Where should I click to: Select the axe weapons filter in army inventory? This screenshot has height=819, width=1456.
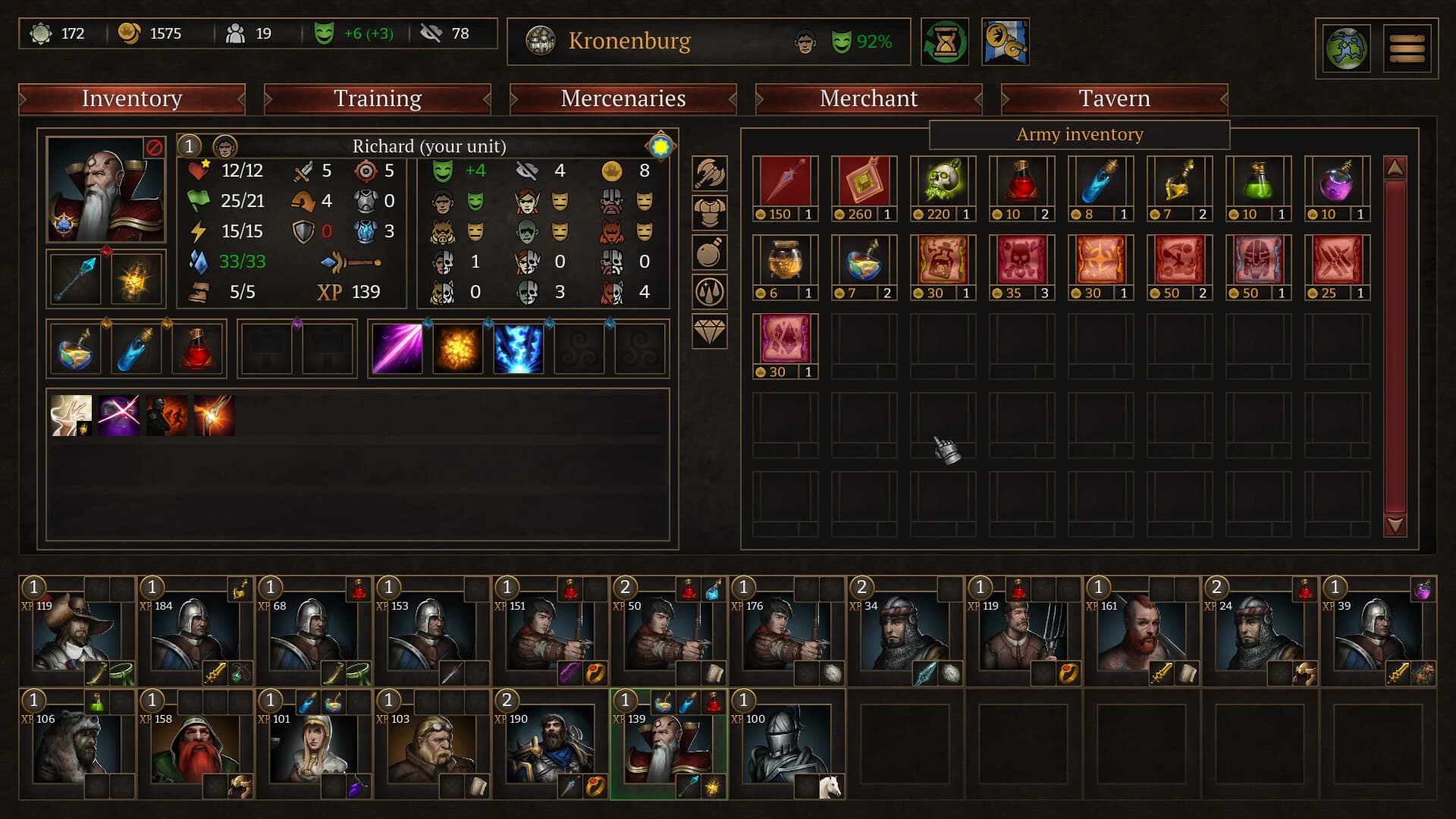pos(709,173)
